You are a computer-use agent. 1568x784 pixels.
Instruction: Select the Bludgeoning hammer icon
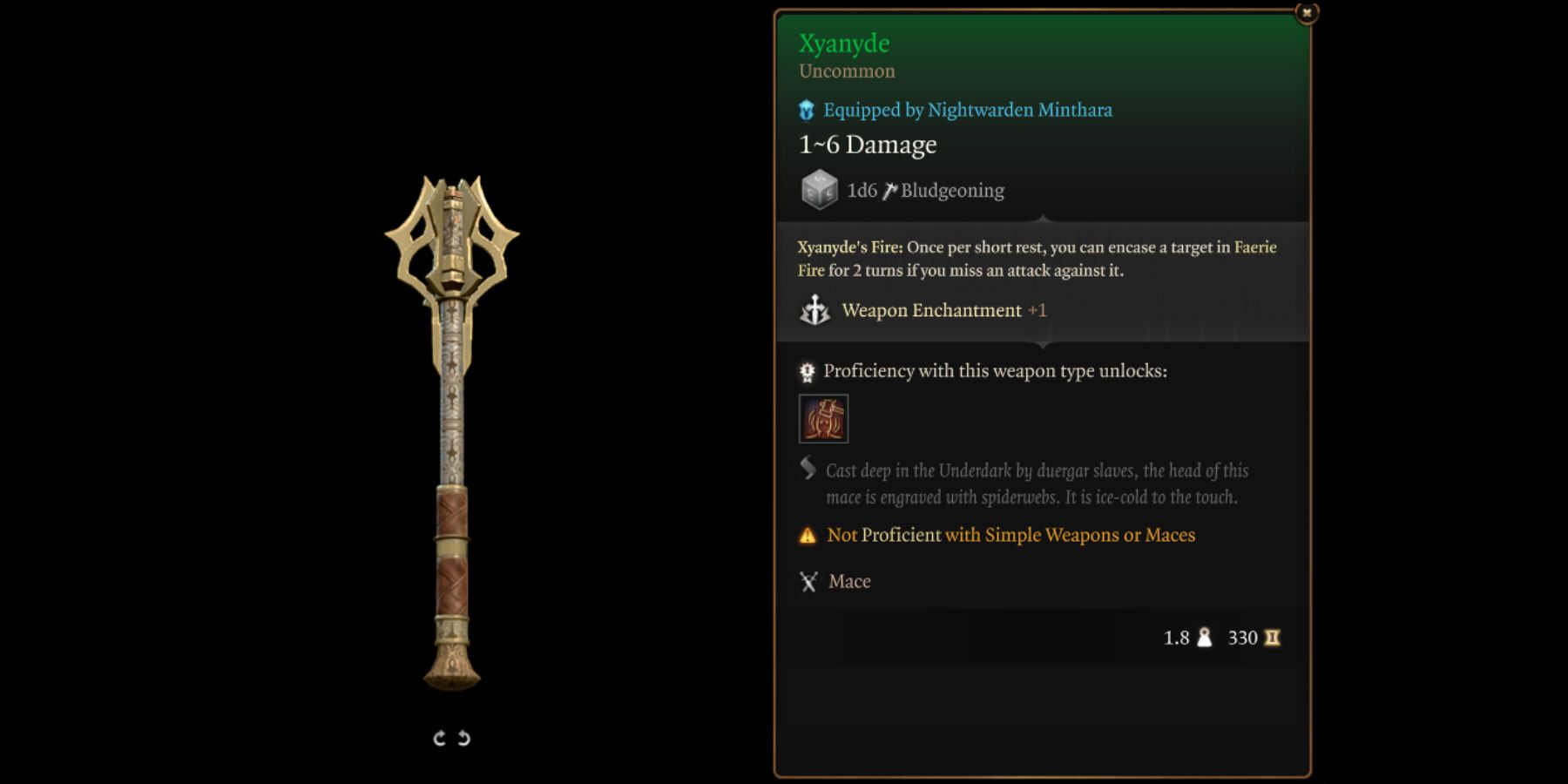[x=889, y=188]
